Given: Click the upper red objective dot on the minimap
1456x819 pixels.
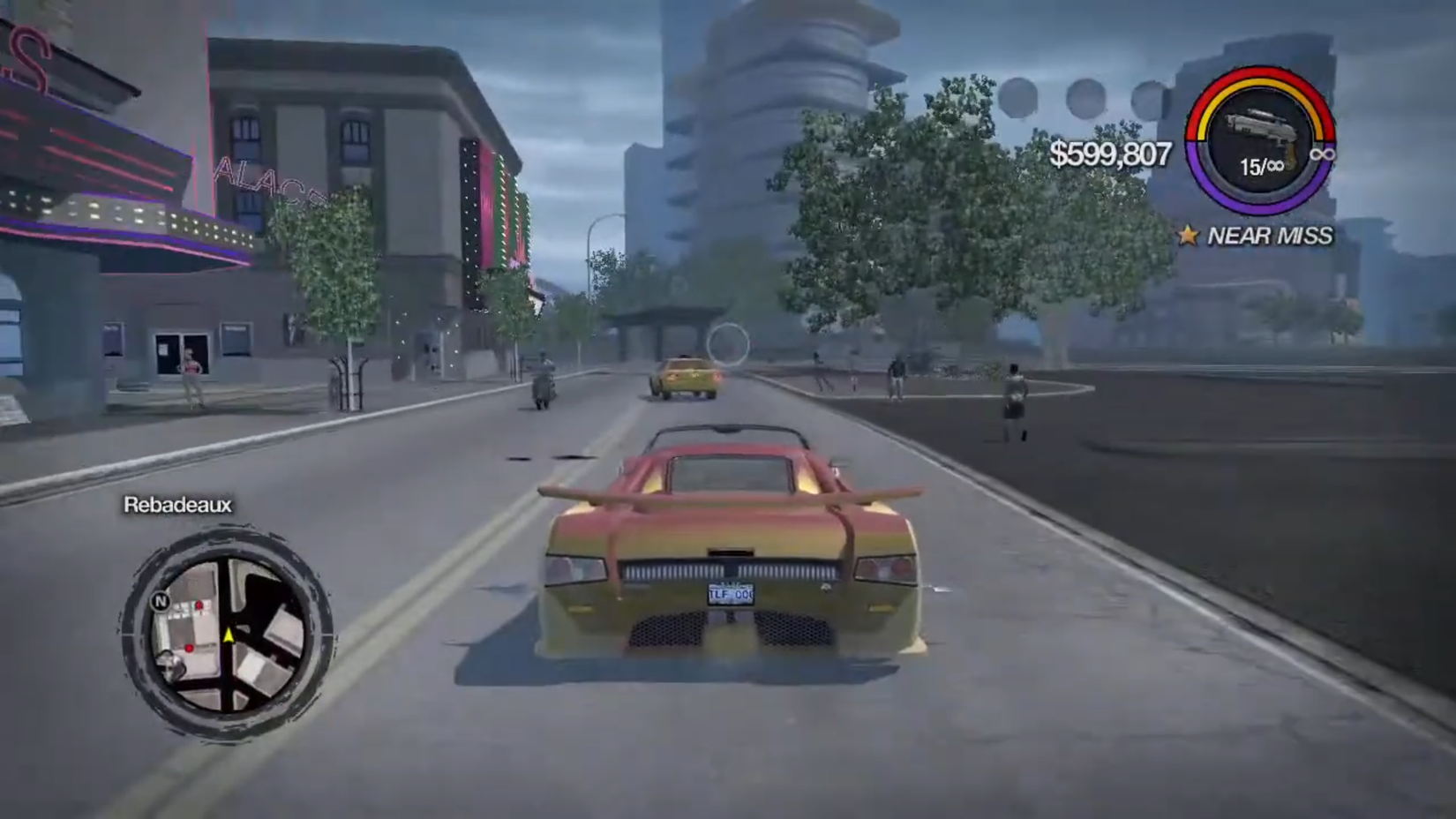Looking at the screenshot, I should click(x=199, y=605).
